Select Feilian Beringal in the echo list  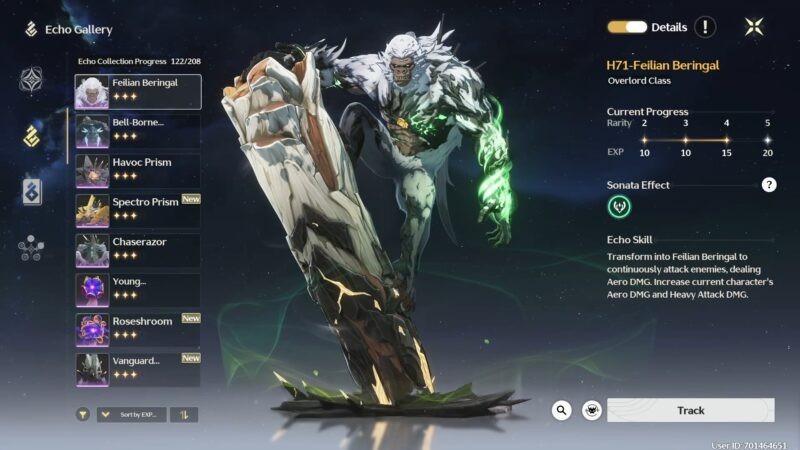tap(137, 92)
